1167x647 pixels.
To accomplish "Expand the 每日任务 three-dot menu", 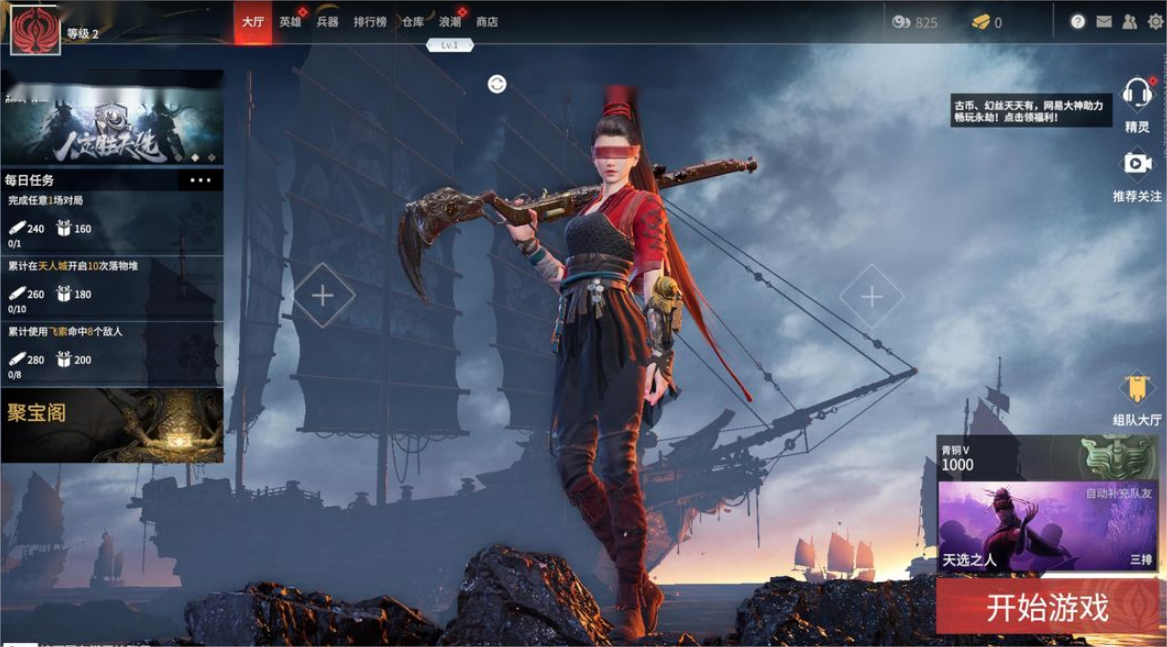I will click(x=200, y=181).
